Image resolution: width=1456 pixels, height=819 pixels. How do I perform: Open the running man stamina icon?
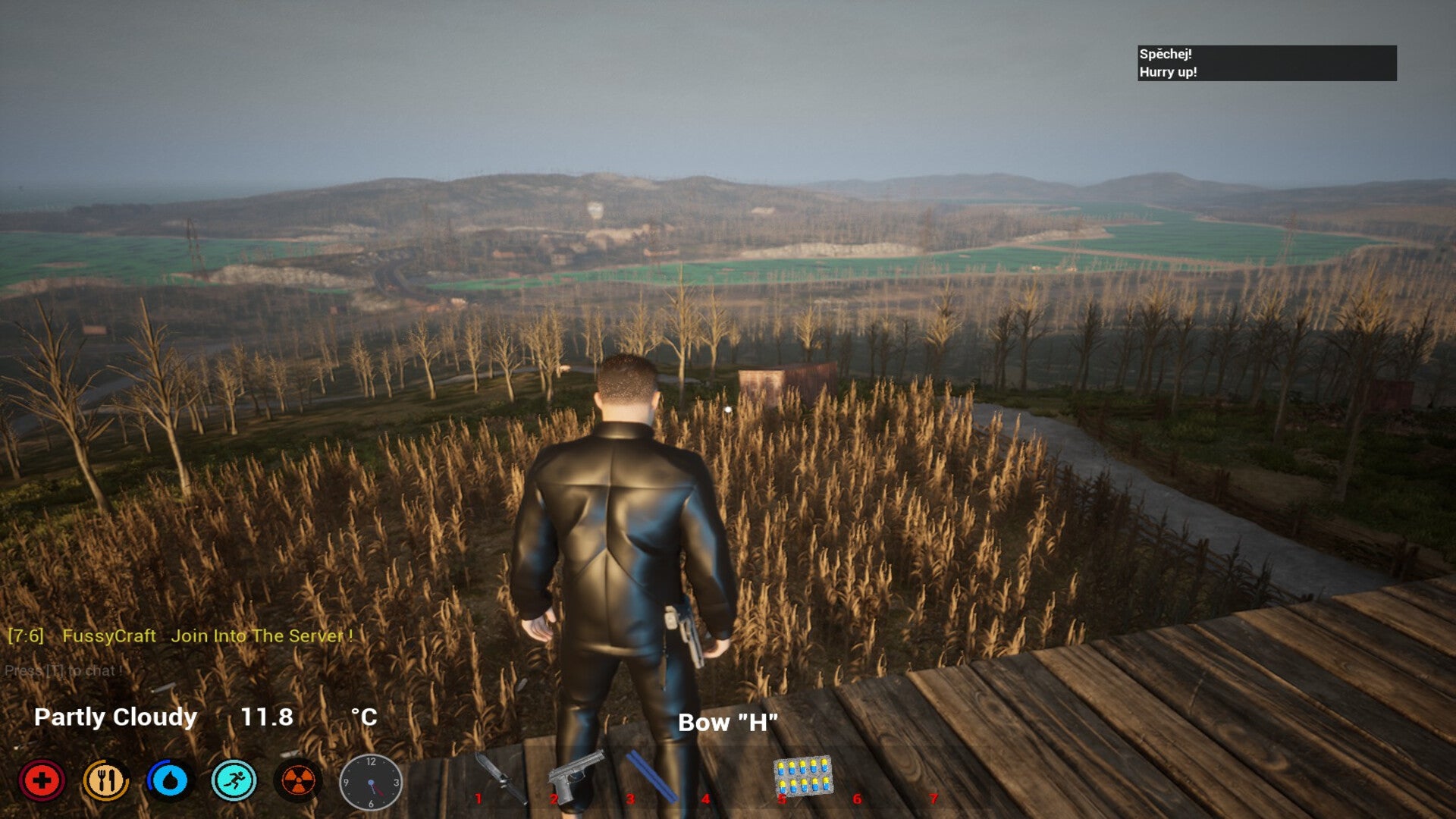(234, 780)
